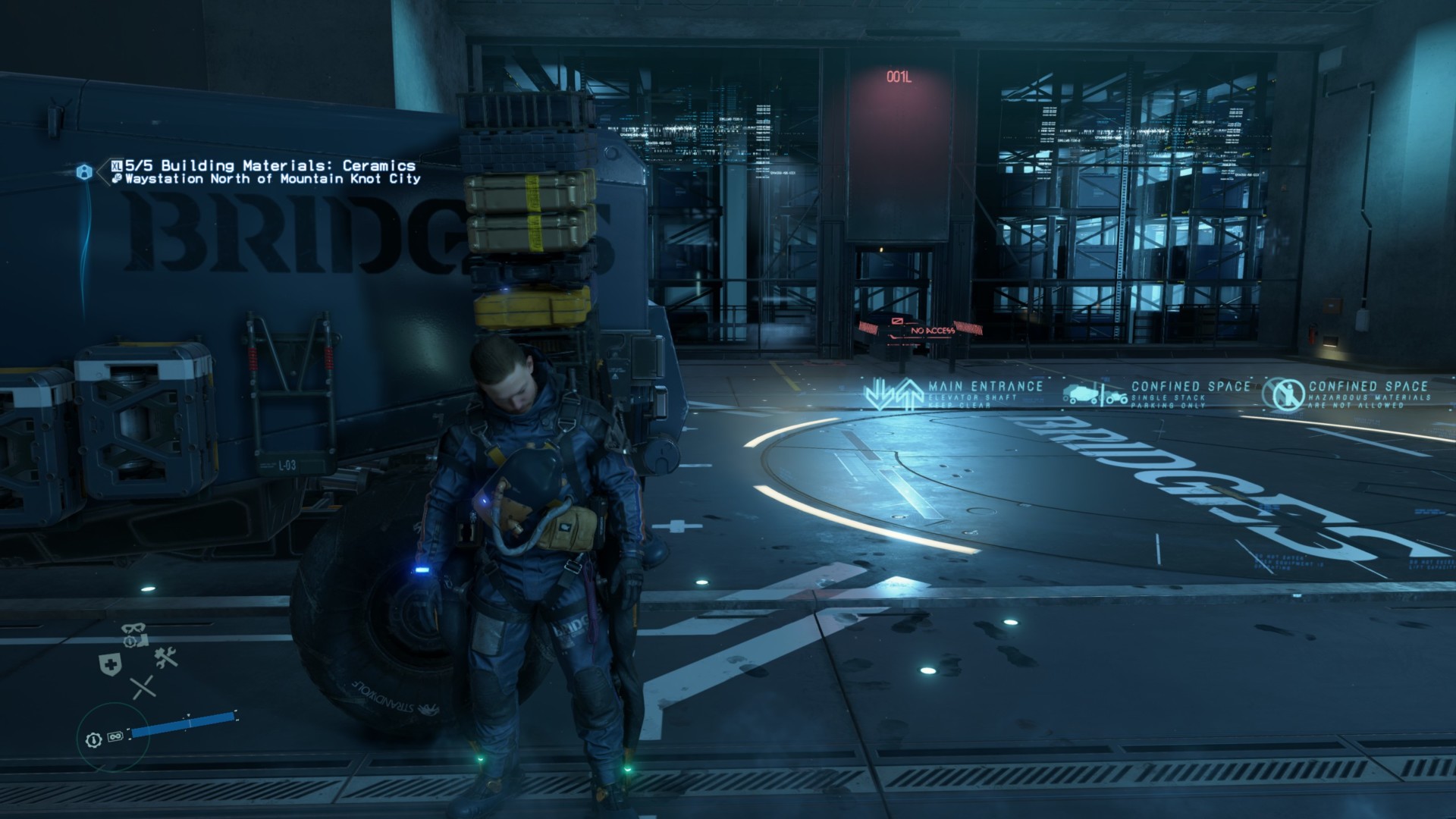Open the mask and boot equipment icon
This screenshot has height=819, width=1456.
tap(134, 635)
